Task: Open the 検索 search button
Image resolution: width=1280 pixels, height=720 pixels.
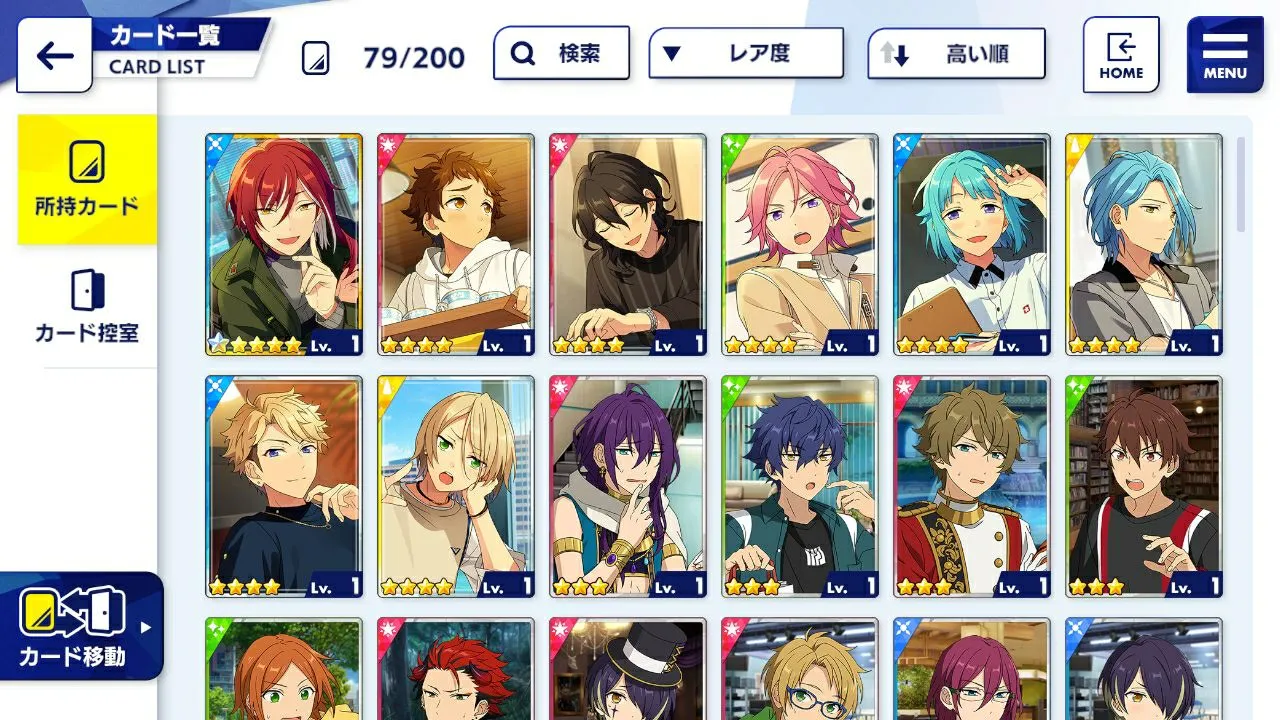Action: (x=561, y=53)
